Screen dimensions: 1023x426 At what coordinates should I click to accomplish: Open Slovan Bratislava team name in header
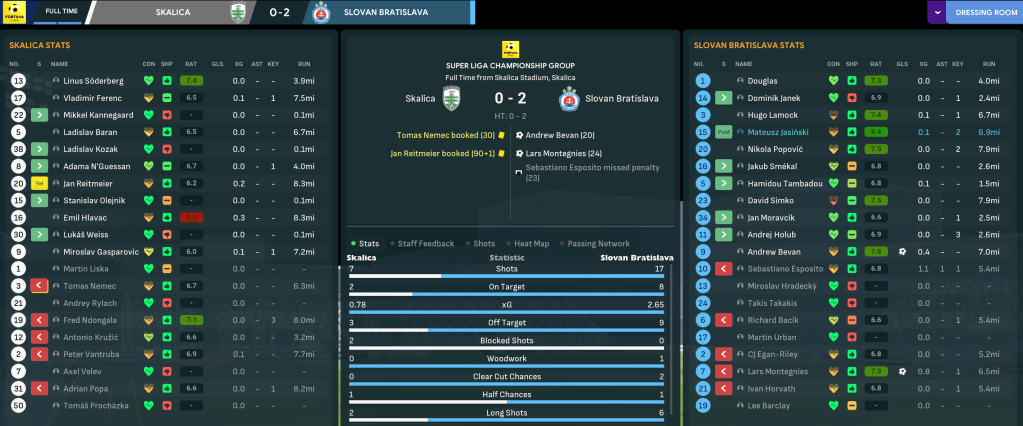point(384,13)
